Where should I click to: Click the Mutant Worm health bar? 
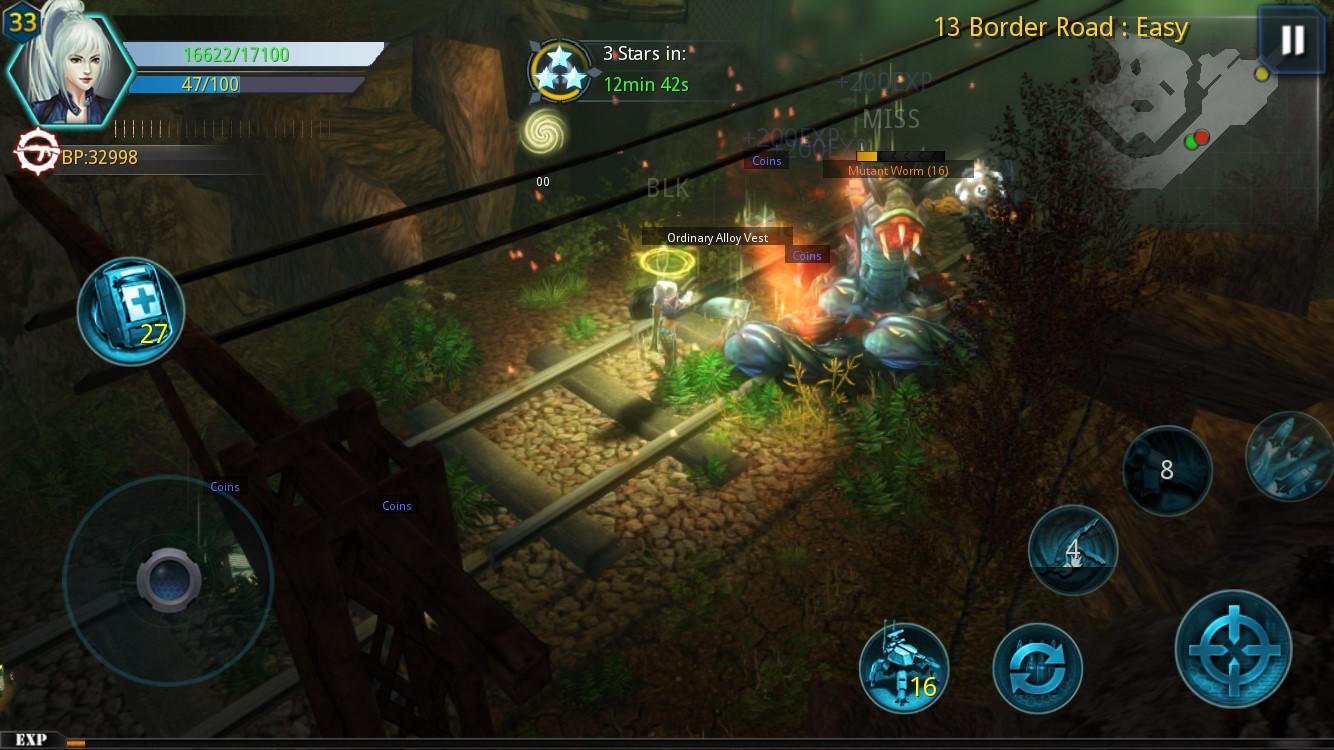coord(893,158)
